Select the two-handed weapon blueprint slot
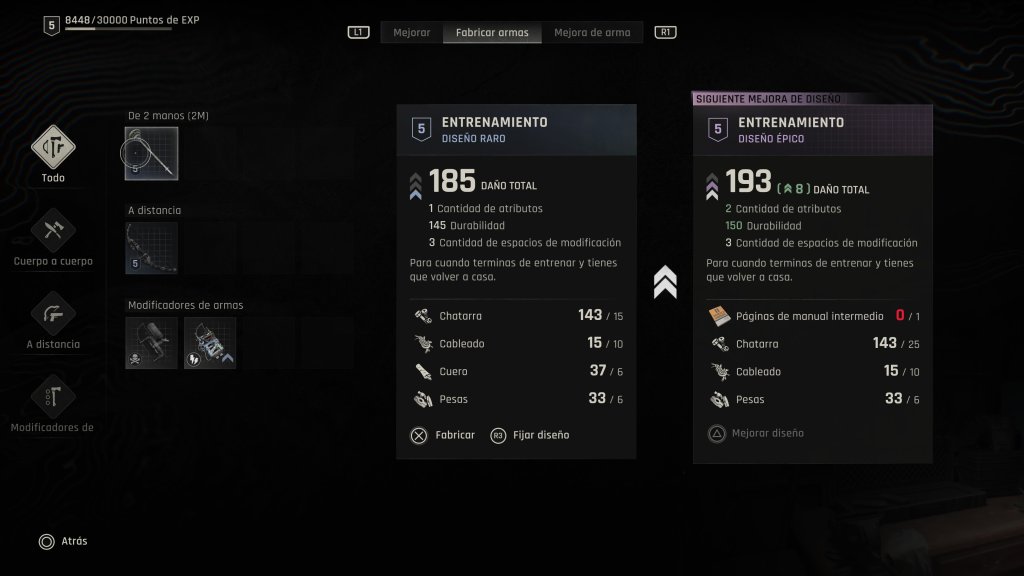 [152, 153]
